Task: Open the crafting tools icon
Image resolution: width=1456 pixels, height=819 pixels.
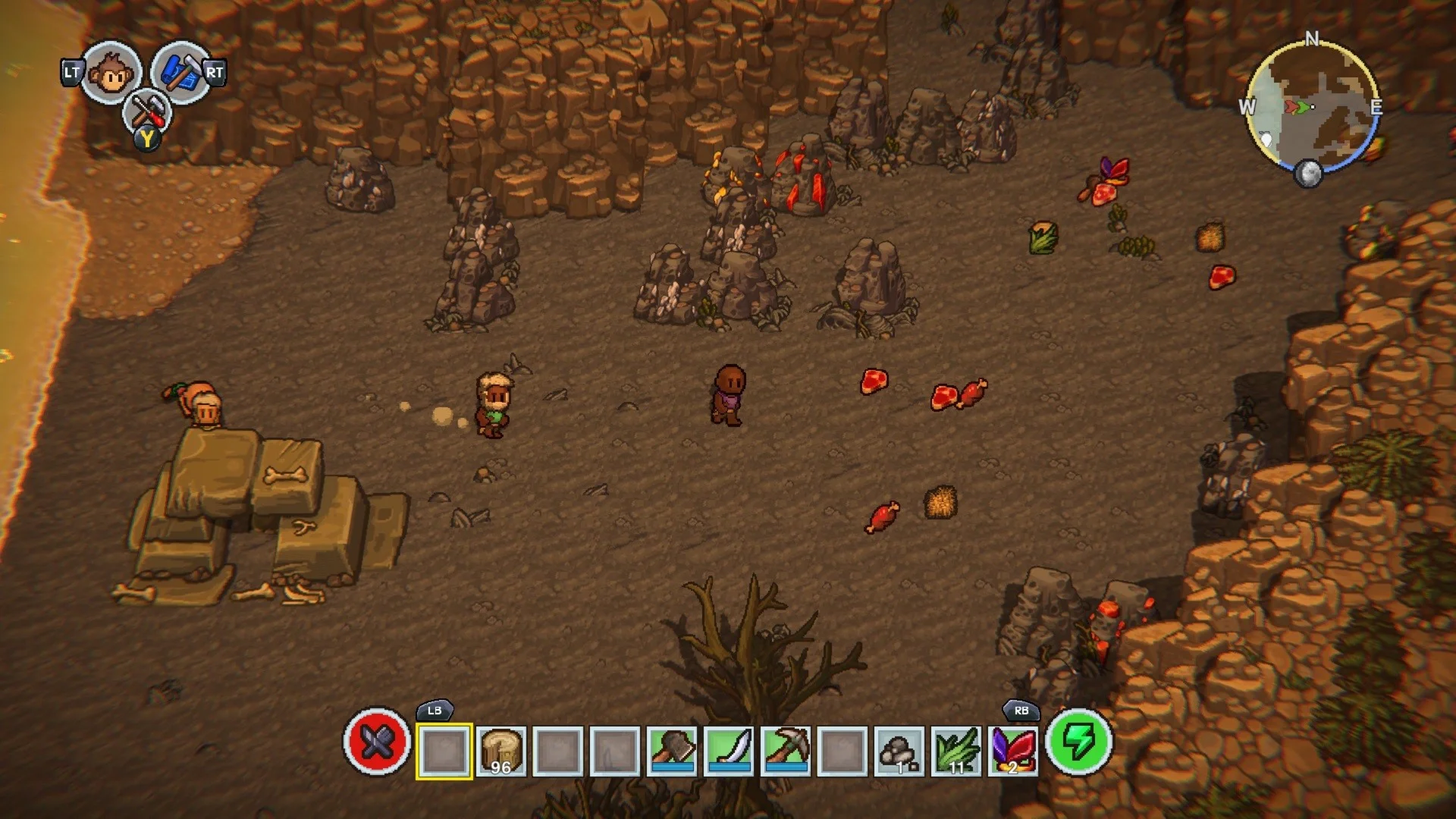Action: [147, 112]
